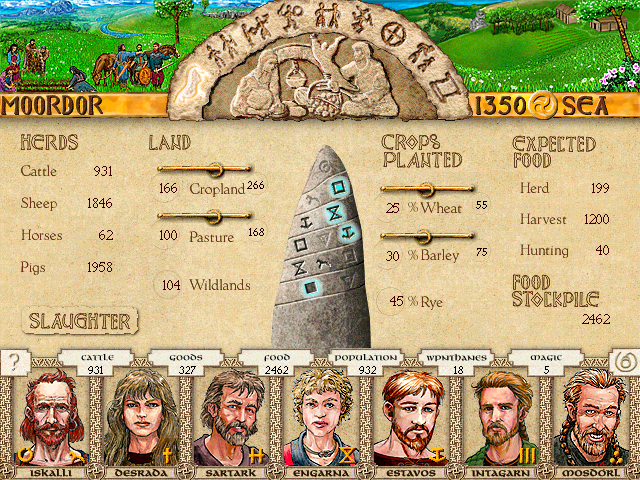Select advisor Iskalli's portrait
640x480 pixels.
tap(49, 417)
